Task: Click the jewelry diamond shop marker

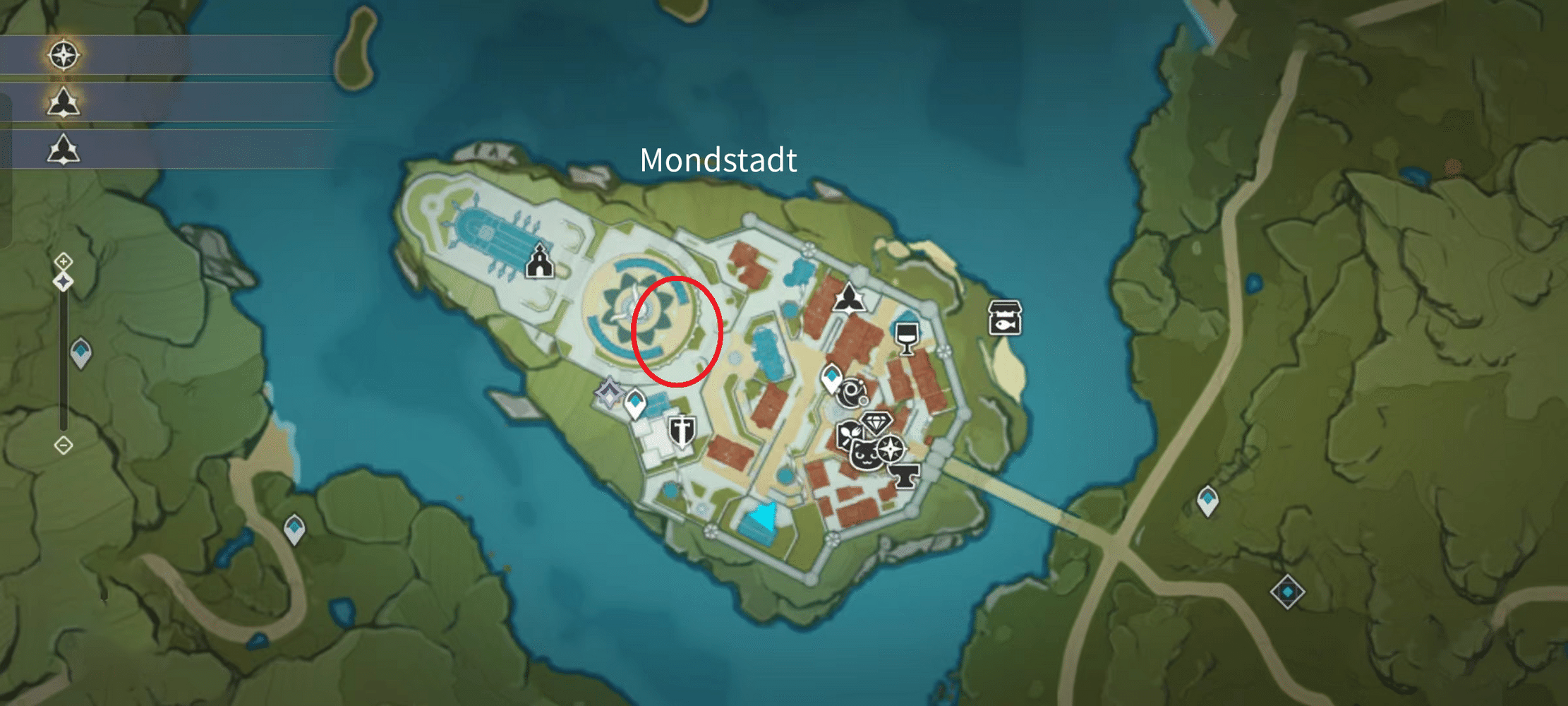Action: 877,423
